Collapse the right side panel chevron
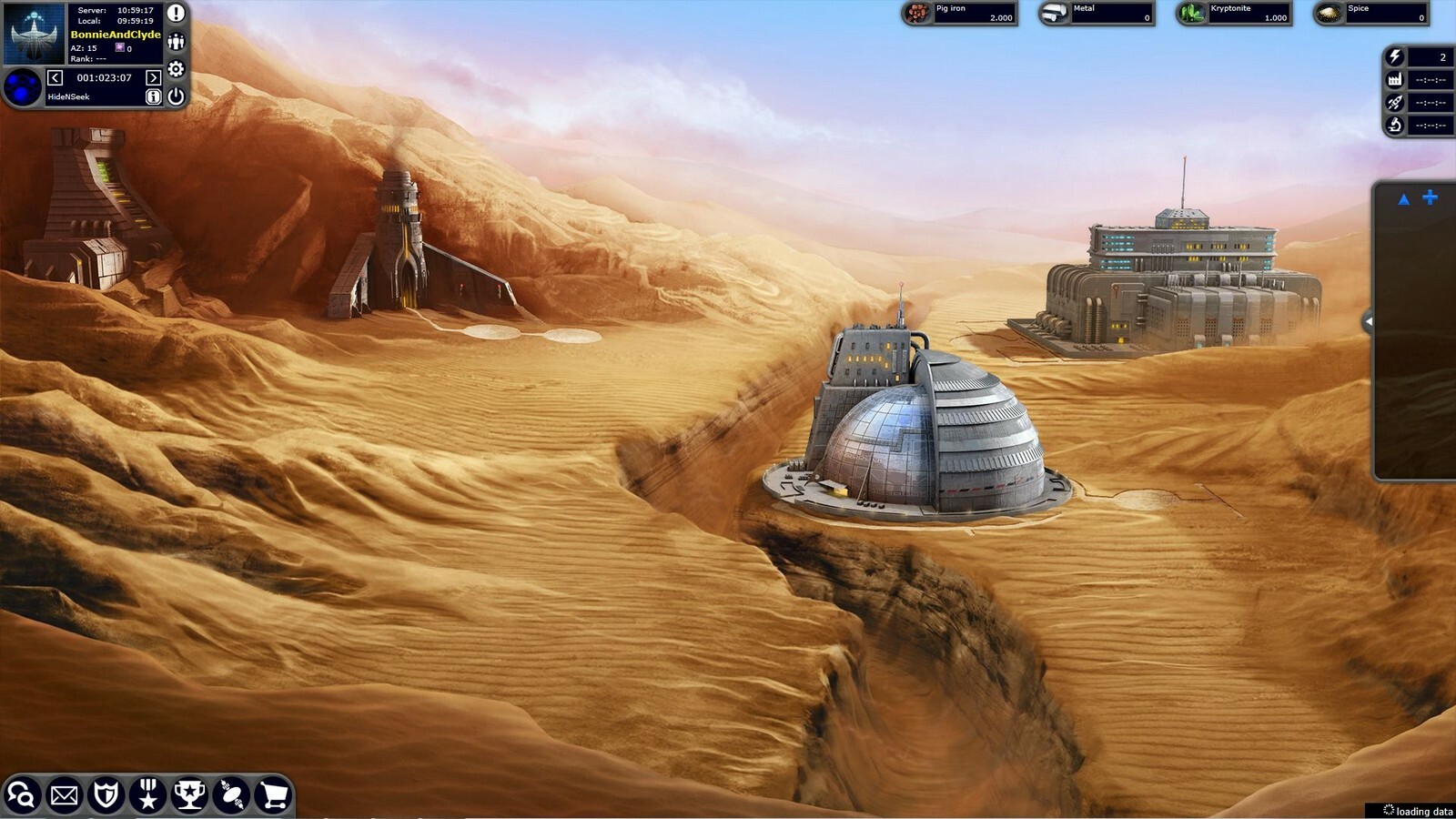1456x819 pixels. pyautogui.click(x=1369, y=319)
